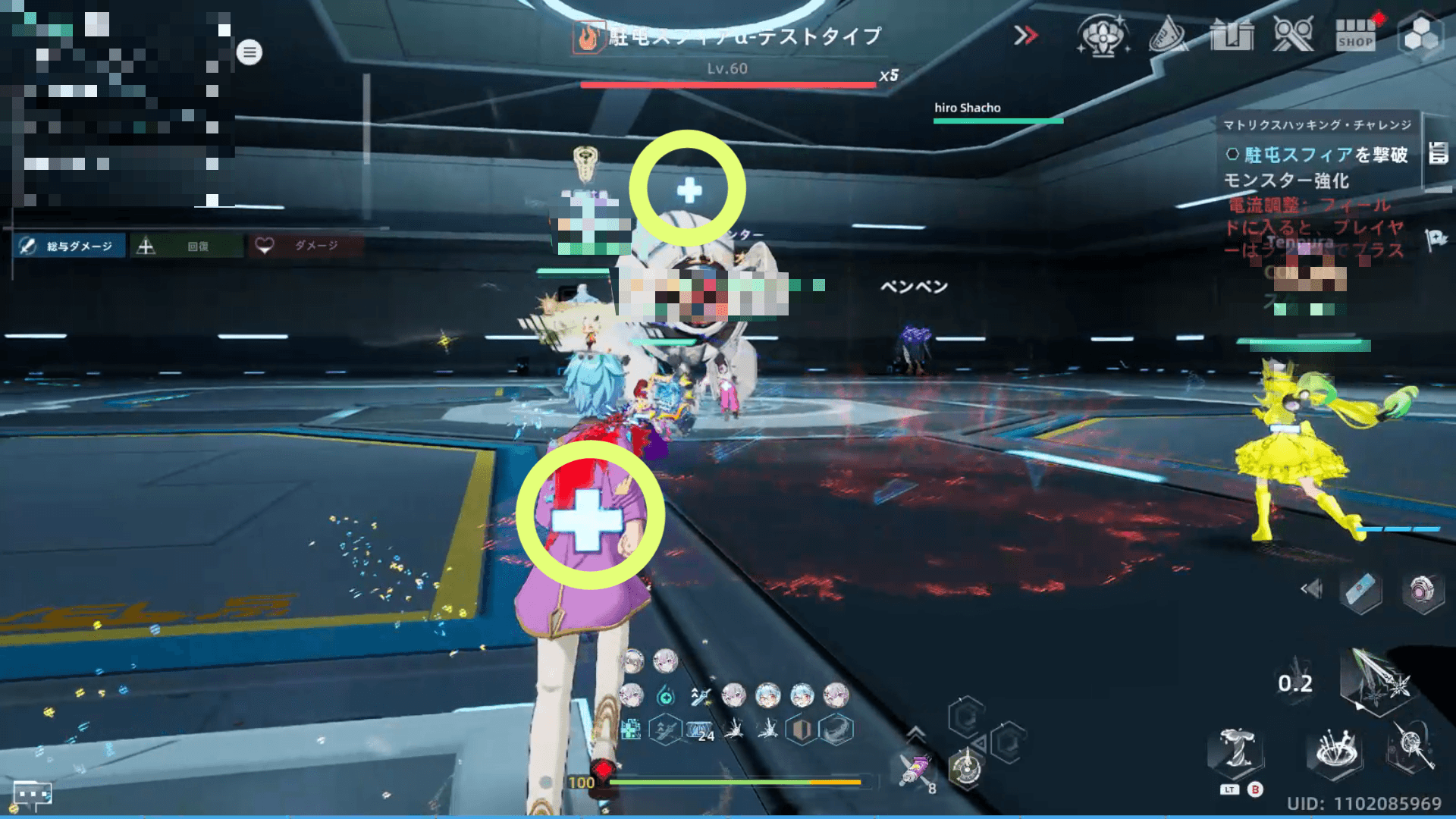Select the 駐屯スフィアを撃破 objective tracker

[x=1319, y=155]
